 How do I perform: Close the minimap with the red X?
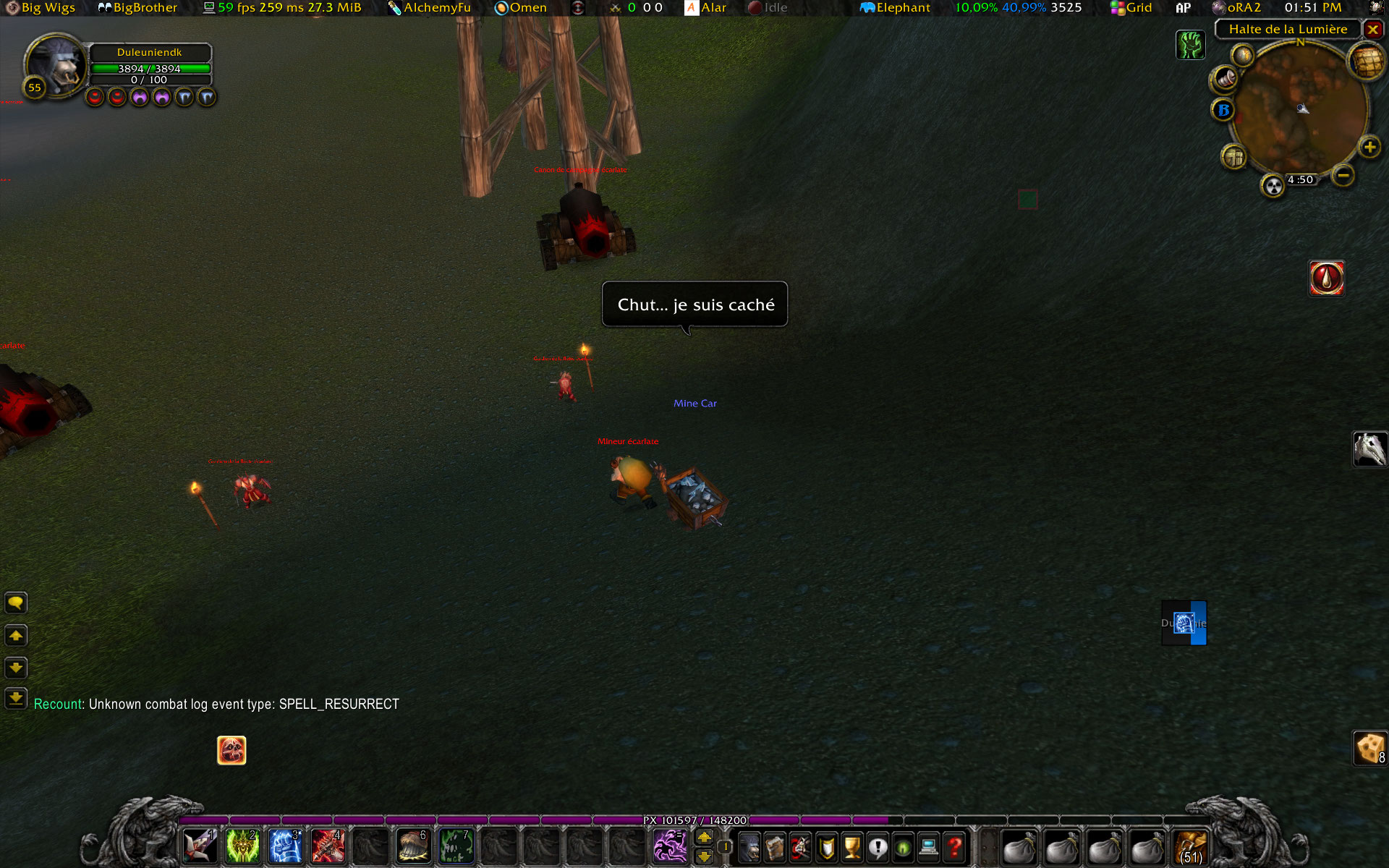click(1372, 30)
